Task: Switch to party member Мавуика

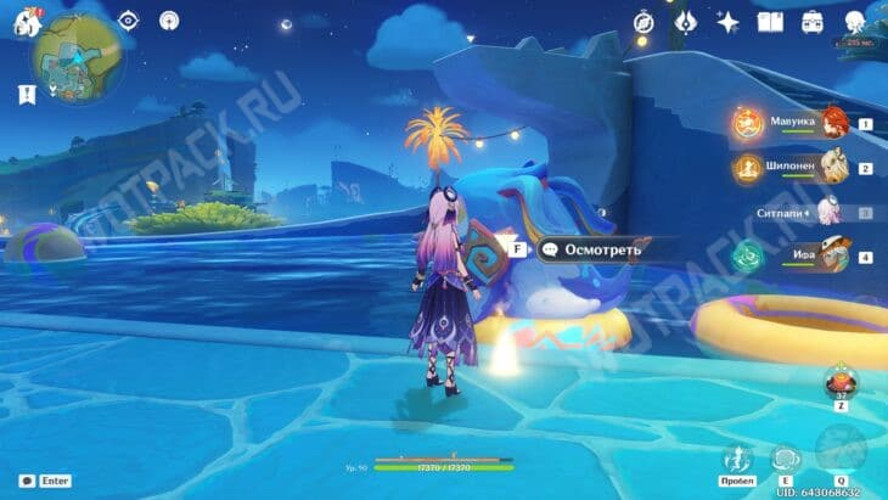Action: 800,124
